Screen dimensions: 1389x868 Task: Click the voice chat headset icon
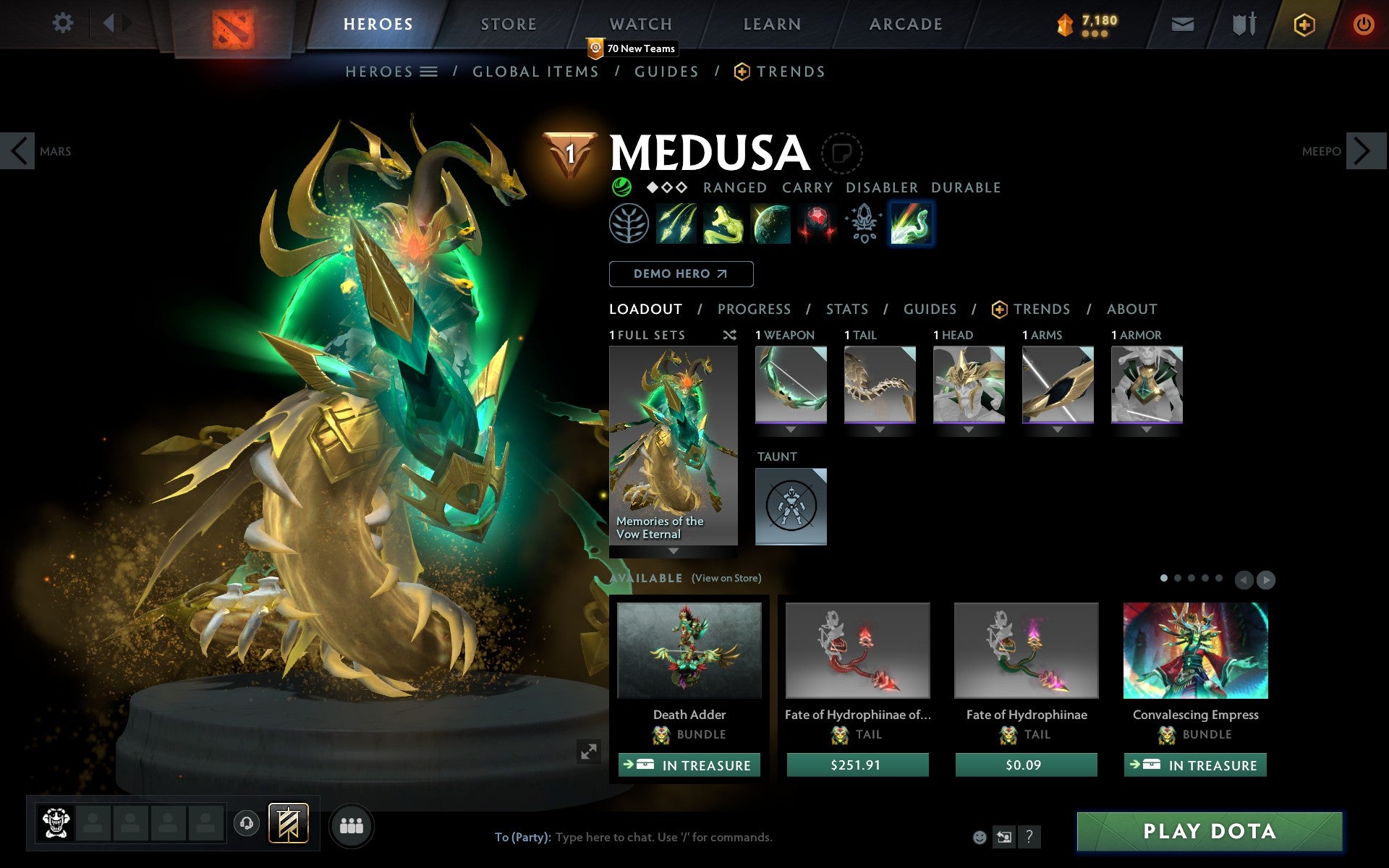tap(247, 822)
